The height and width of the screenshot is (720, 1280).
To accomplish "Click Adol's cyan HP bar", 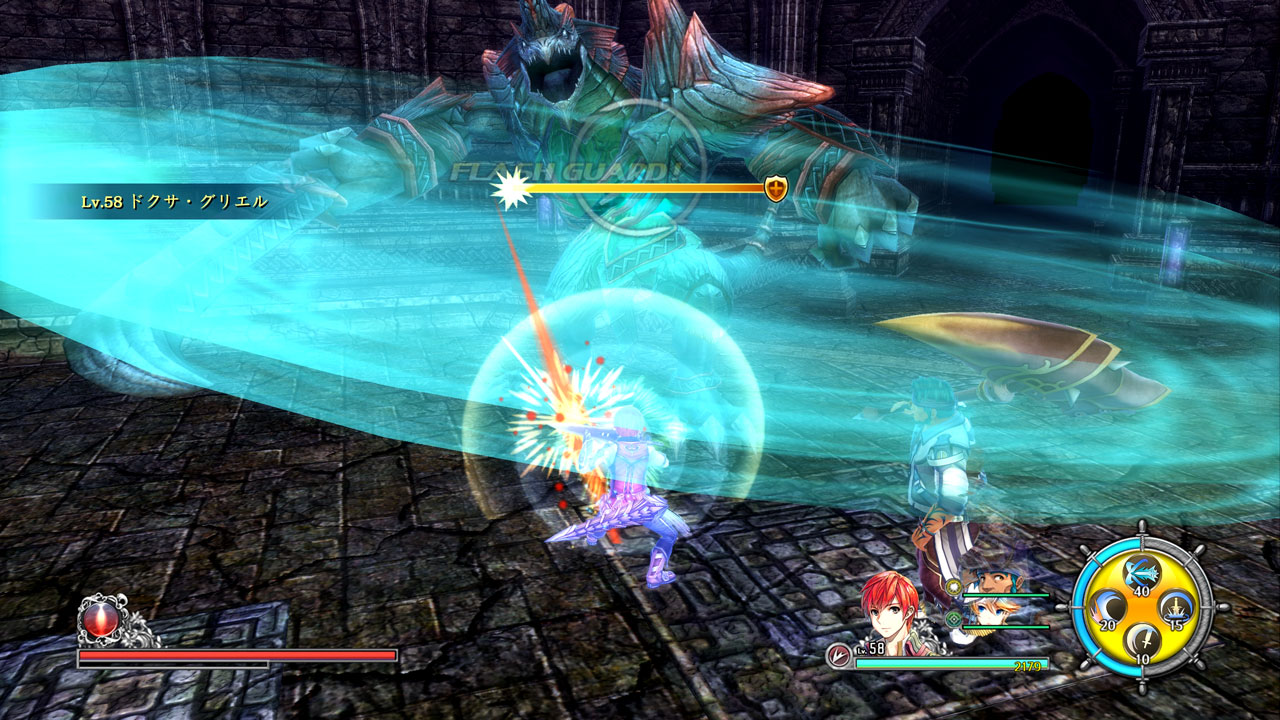I will pyautogui.click(x=951, y=663).
